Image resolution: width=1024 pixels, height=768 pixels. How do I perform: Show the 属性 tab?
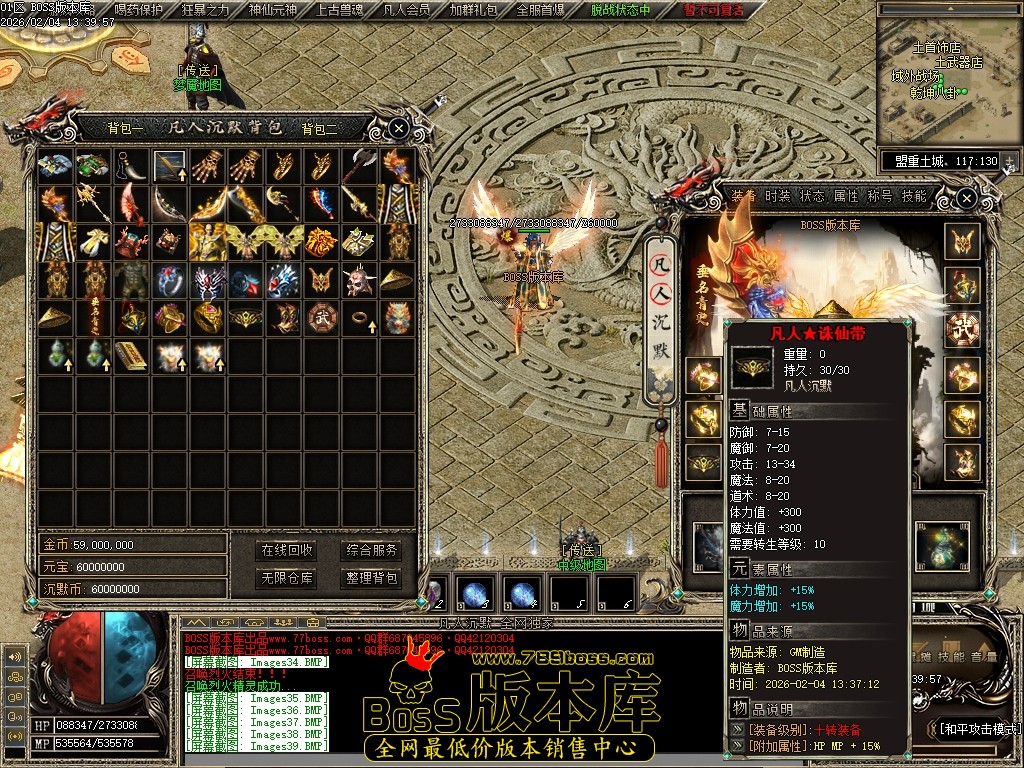click(x=846, y=196)
